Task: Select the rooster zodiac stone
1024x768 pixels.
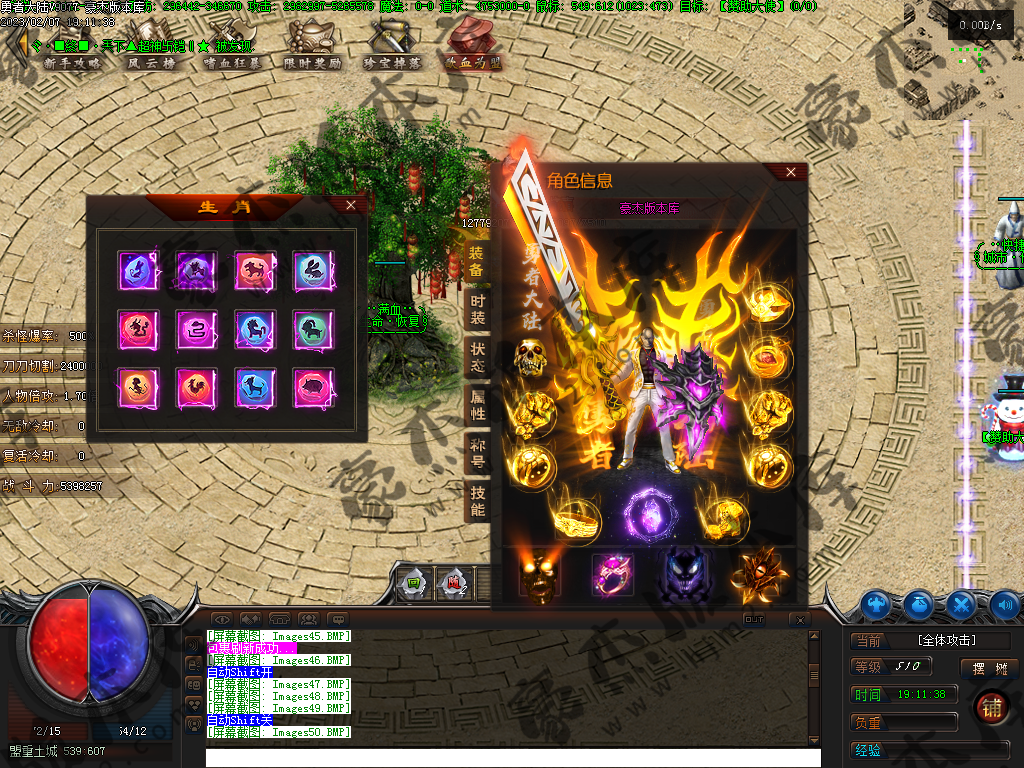Action: pyautogui.click(x=196, y=386)
